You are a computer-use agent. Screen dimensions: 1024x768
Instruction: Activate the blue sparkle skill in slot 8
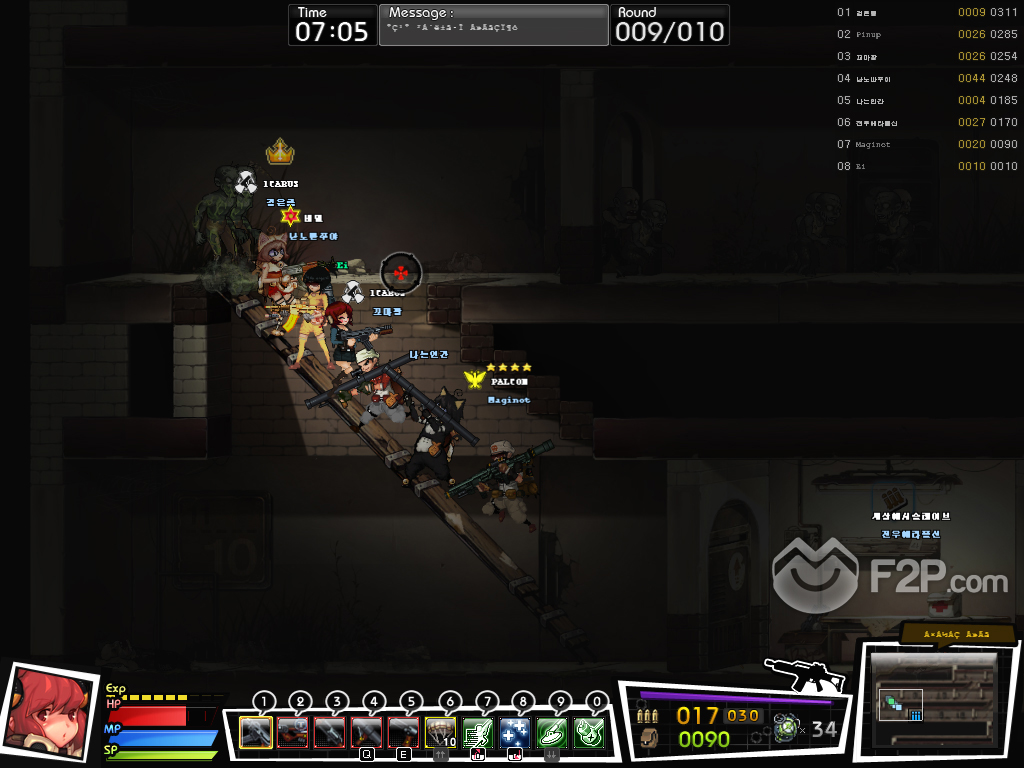515,733
